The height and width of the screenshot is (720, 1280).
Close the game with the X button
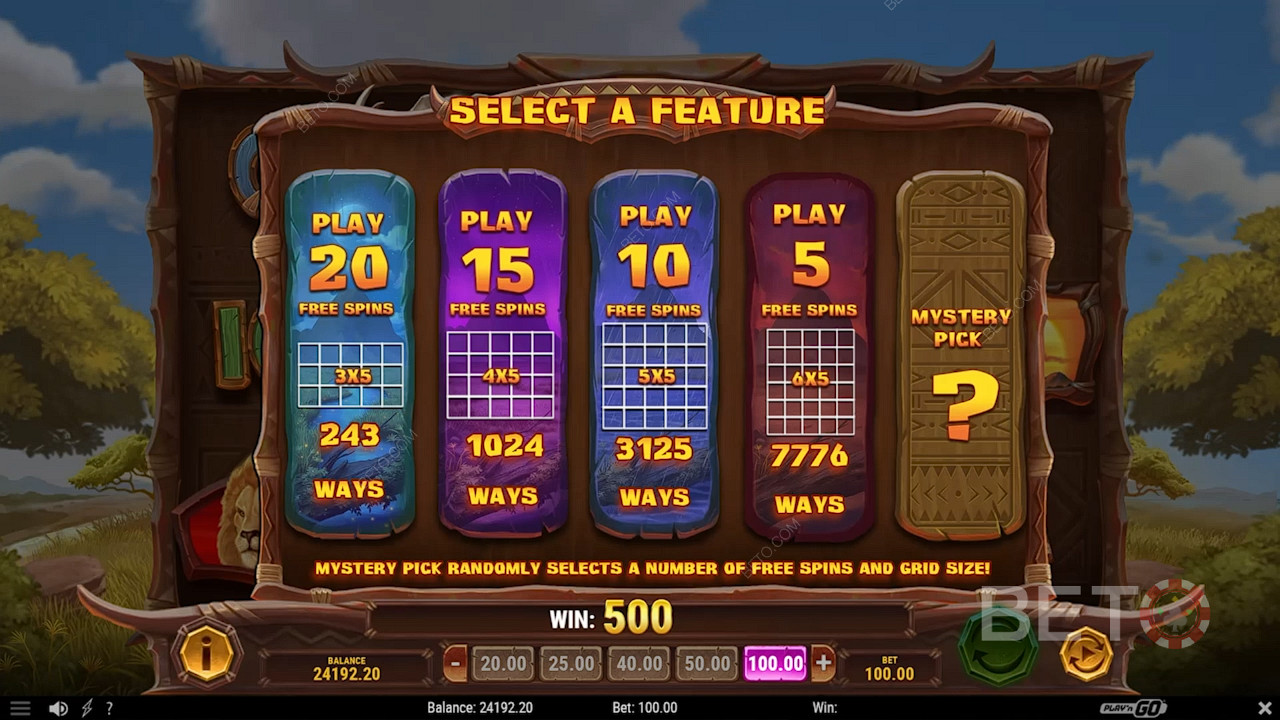(1261, 708)
